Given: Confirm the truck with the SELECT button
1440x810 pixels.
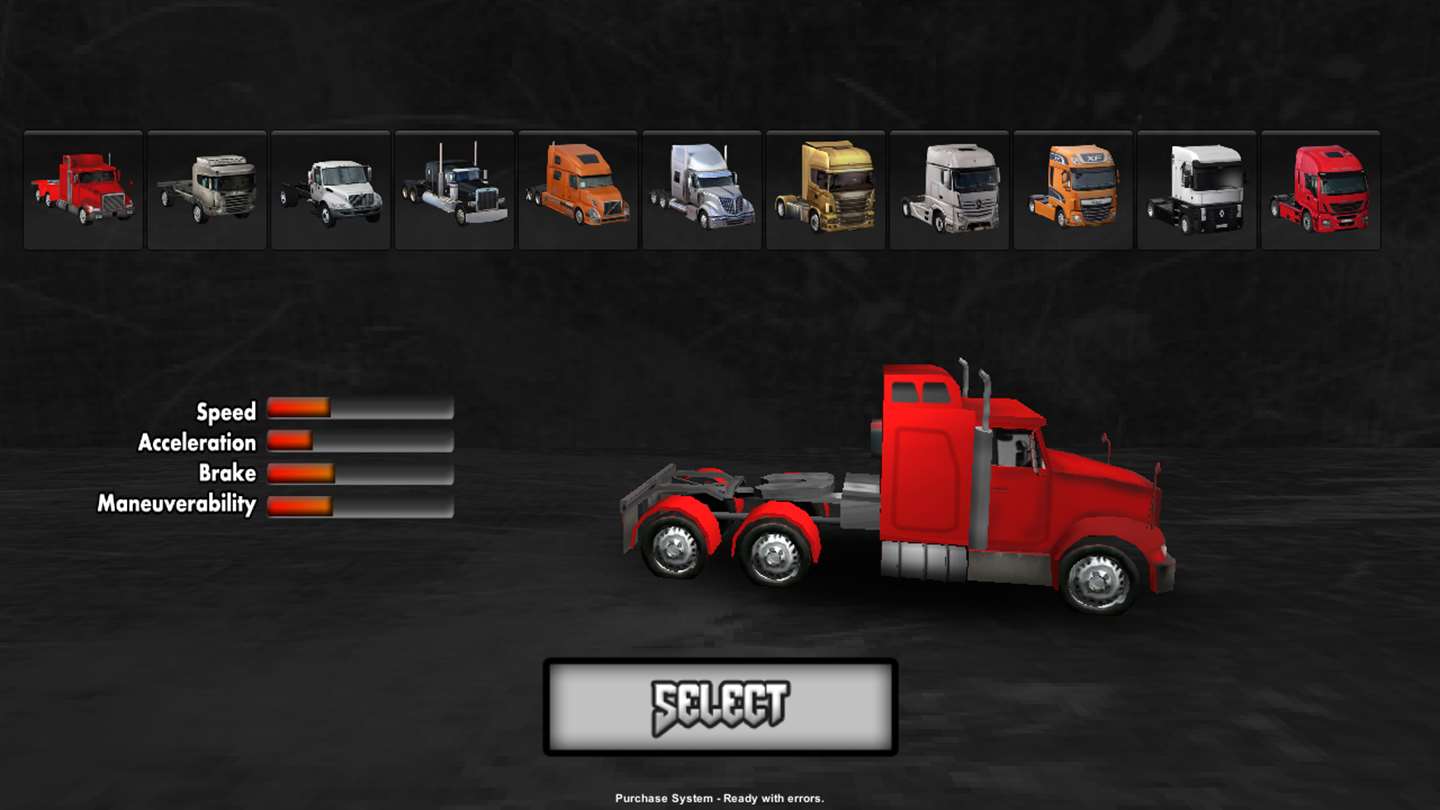Looking at the screenshot, I should pyautogui.click(x=720, y=706).
